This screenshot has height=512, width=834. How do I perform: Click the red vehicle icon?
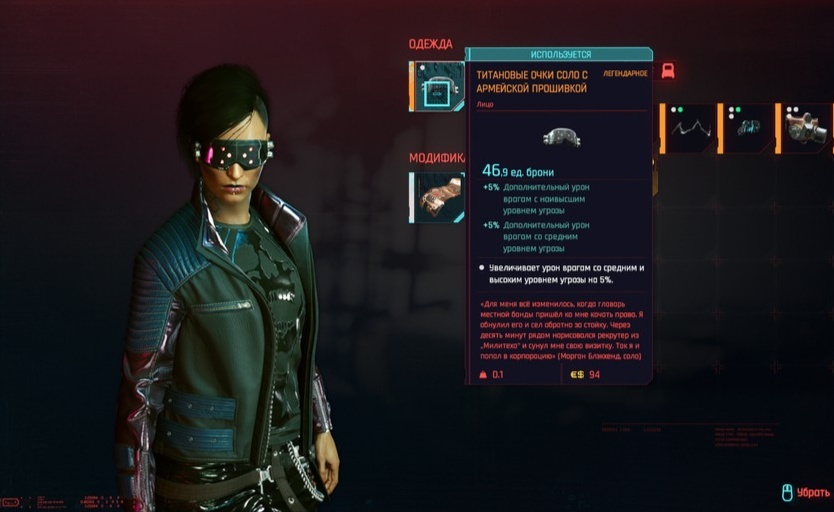coord(668,71)
